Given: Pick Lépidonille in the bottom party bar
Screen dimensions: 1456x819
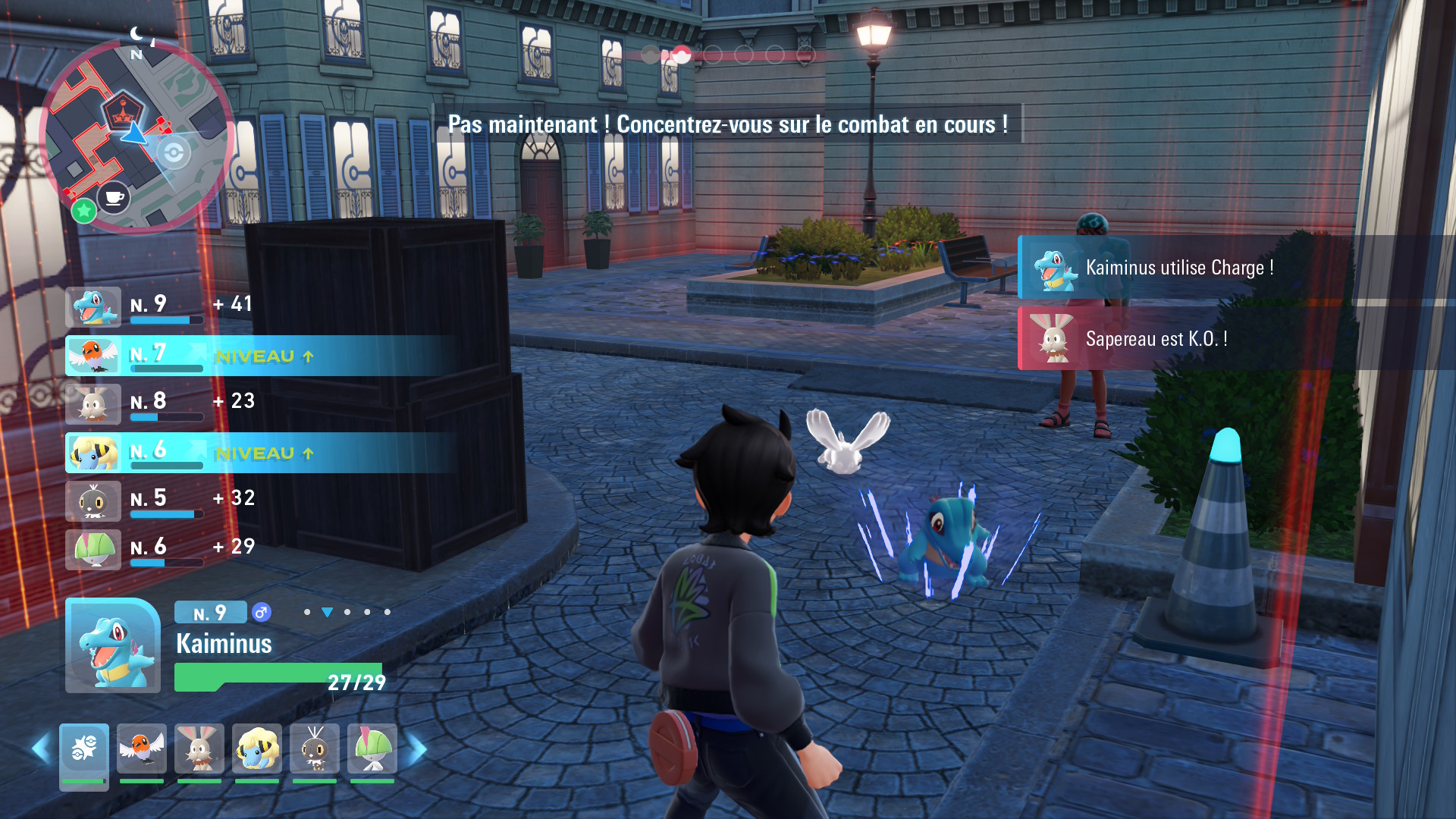Looking at the screenshot, I should pyautogui.click(x=315, y=748).
